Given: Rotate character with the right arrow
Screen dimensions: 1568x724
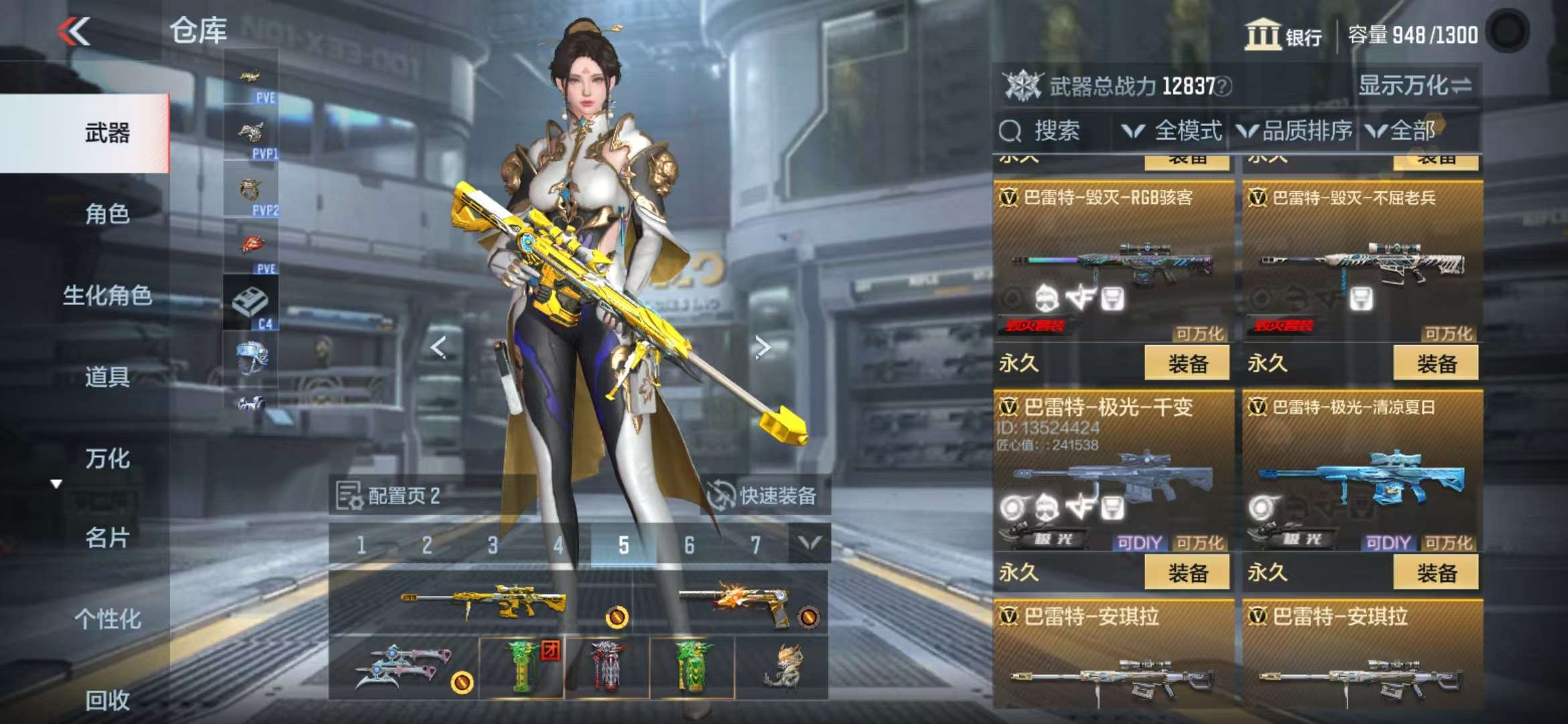Looking at the screenshot, I should [763, 347].
